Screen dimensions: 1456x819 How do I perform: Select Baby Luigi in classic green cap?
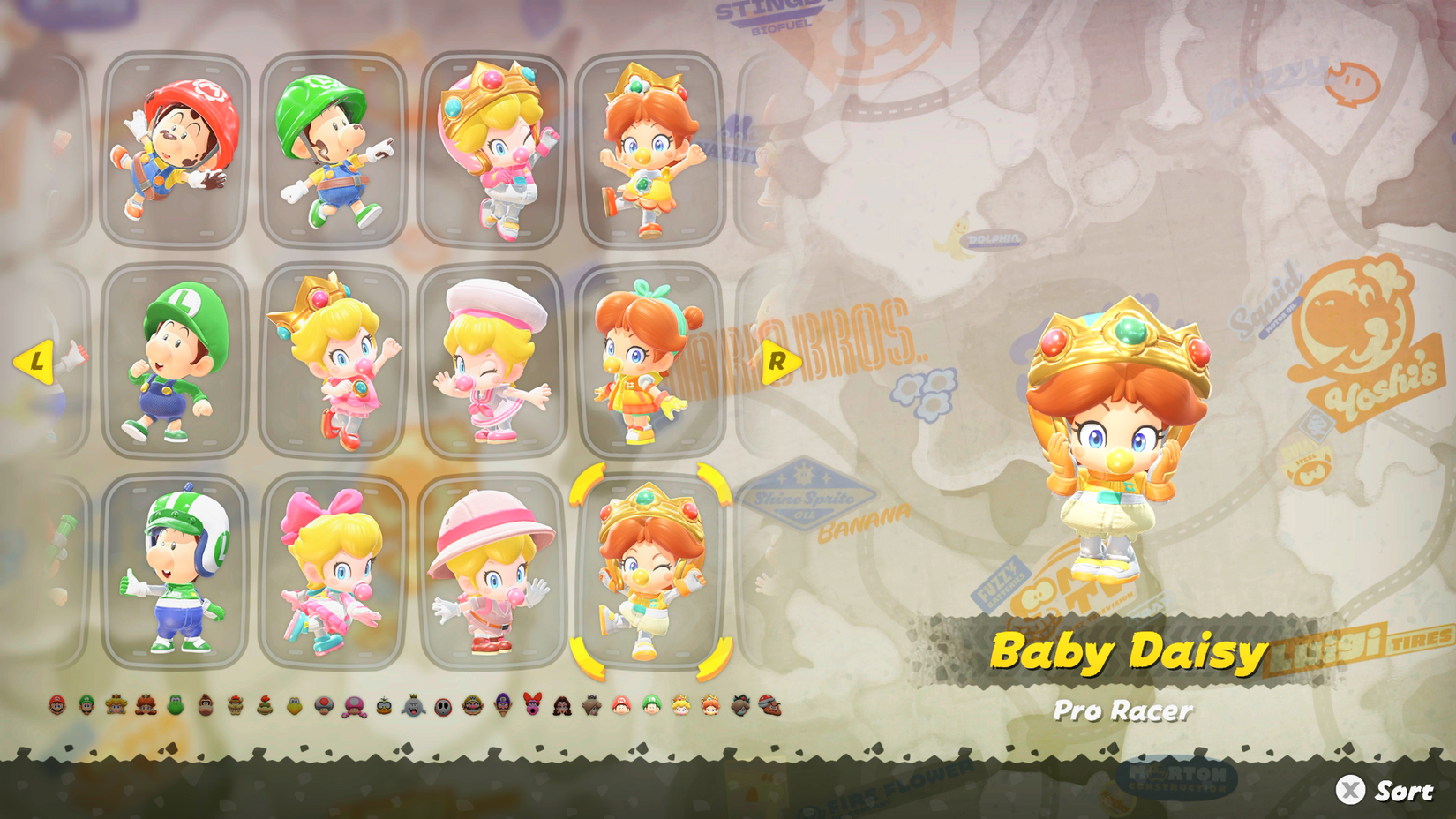(x=176, y=362)
